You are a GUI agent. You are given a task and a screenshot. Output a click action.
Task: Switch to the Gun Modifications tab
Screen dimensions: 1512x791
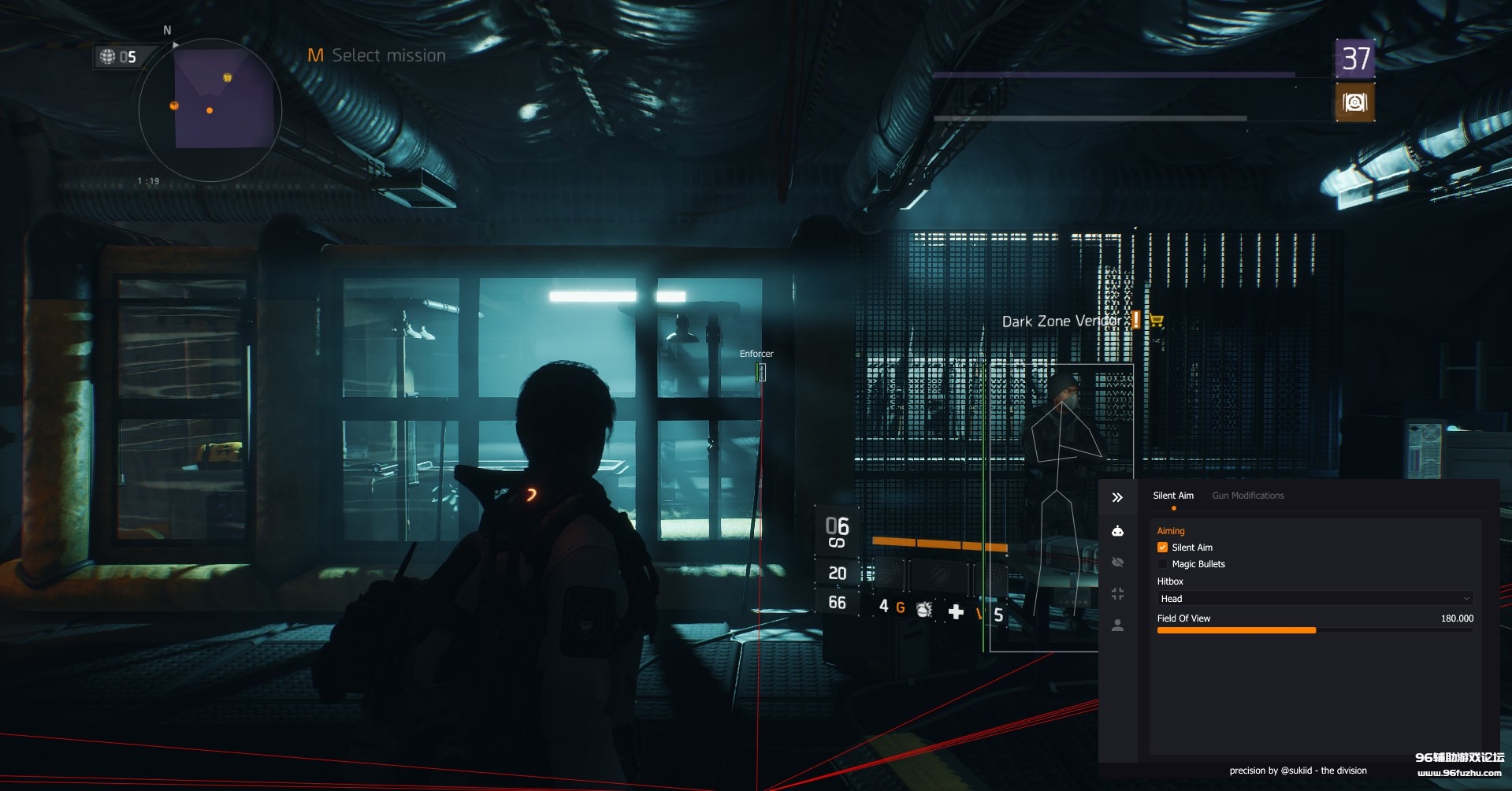(1248, 495)
